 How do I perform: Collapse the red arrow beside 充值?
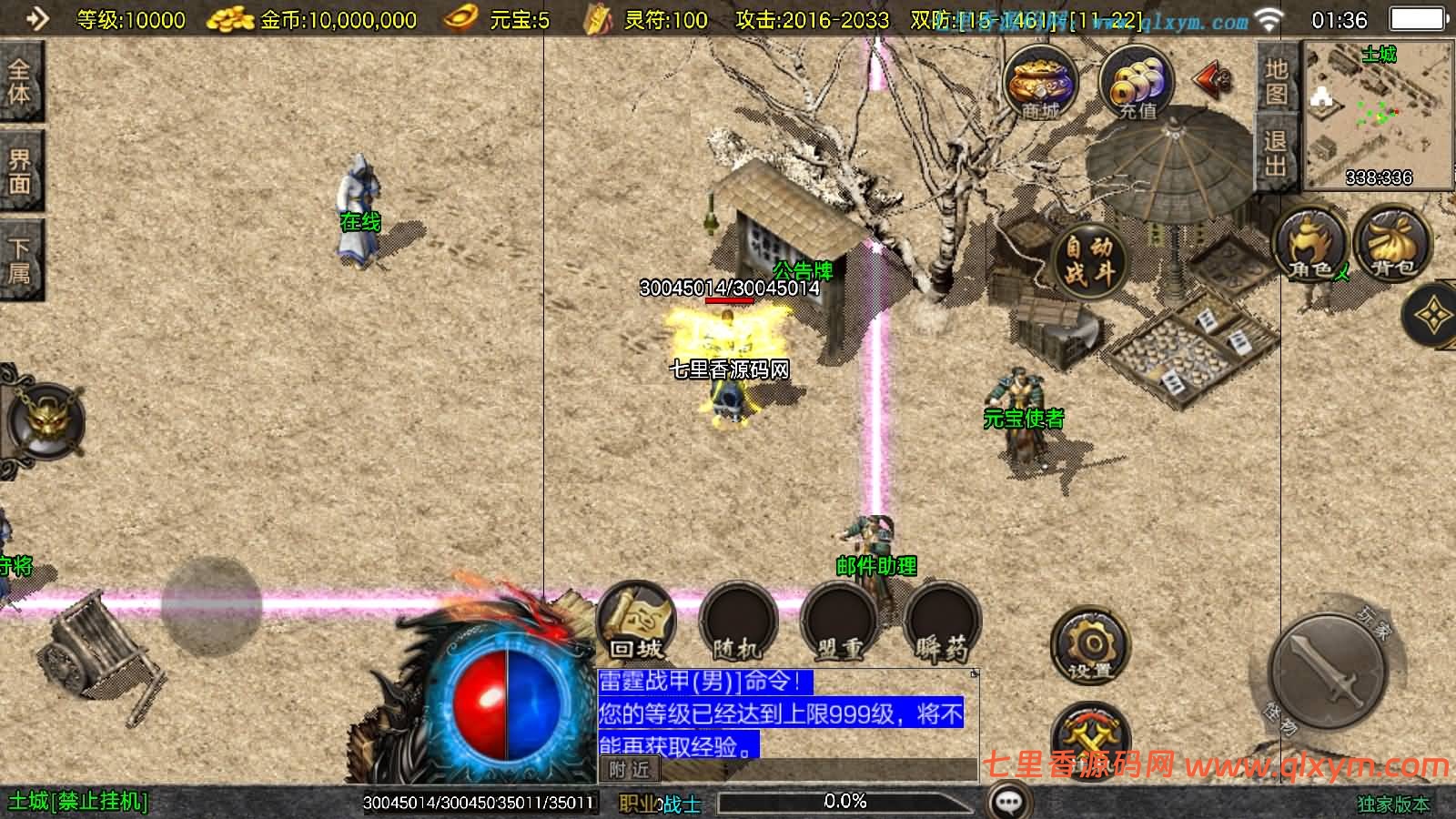1212,80
